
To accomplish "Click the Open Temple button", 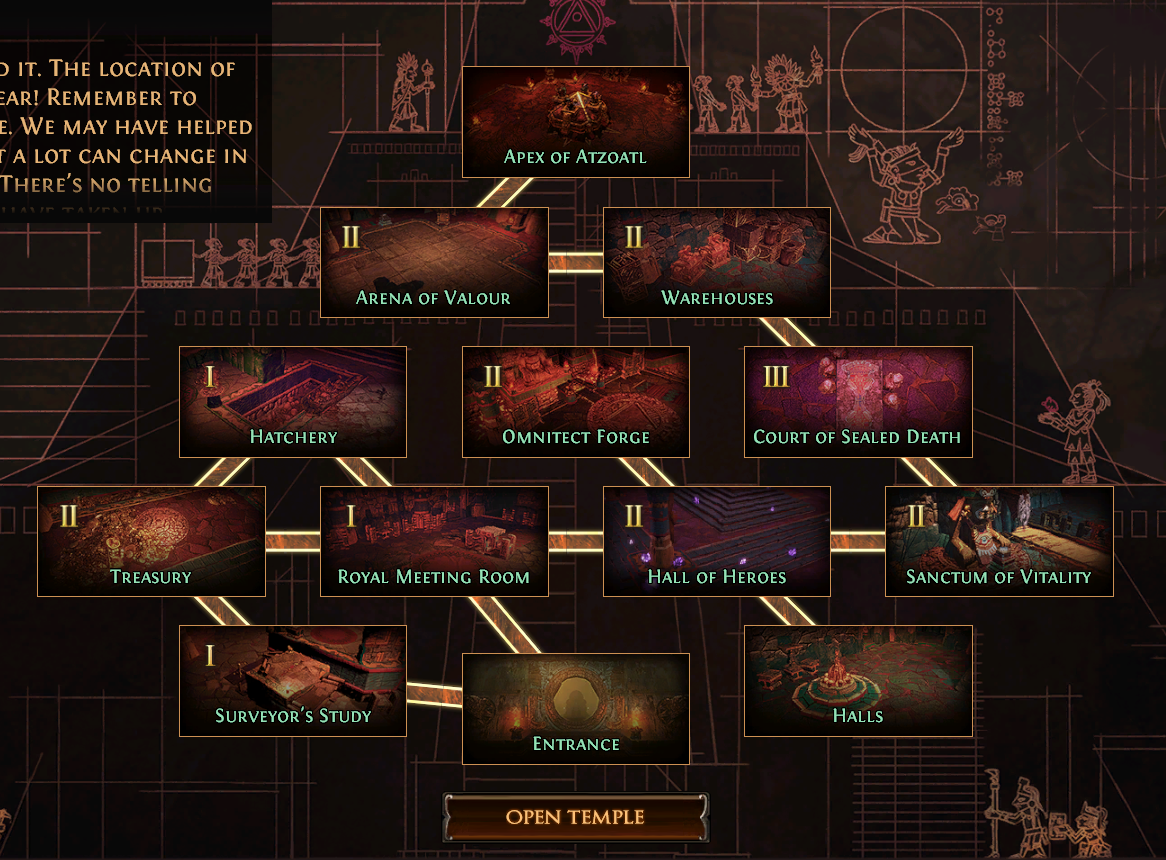I will 575,817.
